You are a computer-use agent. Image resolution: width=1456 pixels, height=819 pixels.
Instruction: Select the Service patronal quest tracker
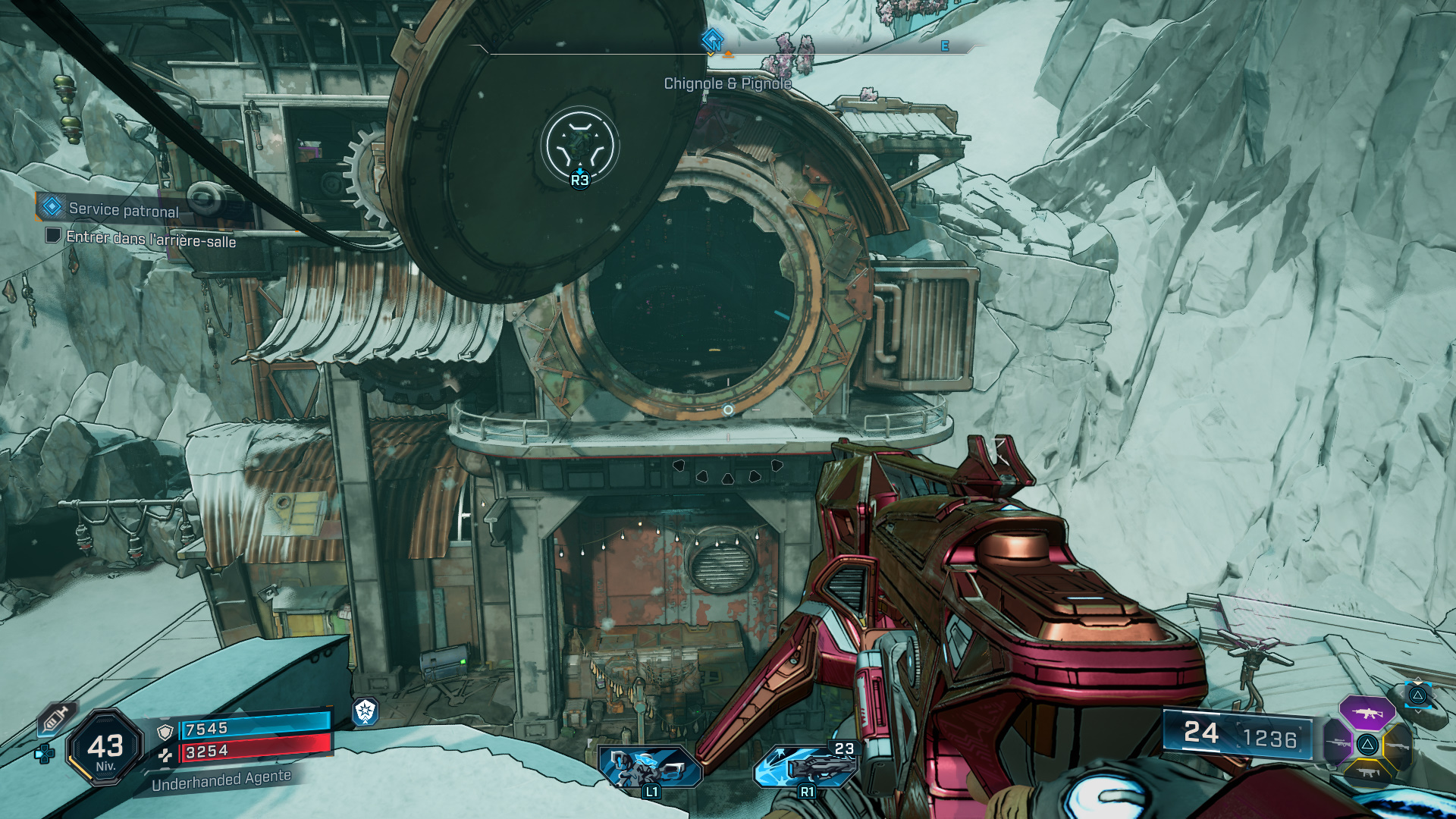point(121,209)
